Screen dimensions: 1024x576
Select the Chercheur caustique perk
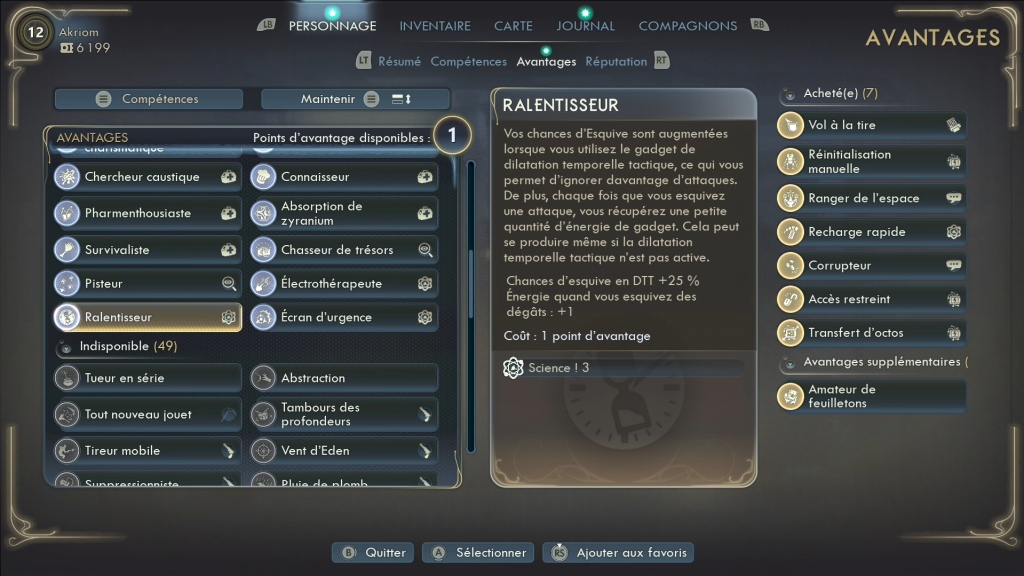147,177
